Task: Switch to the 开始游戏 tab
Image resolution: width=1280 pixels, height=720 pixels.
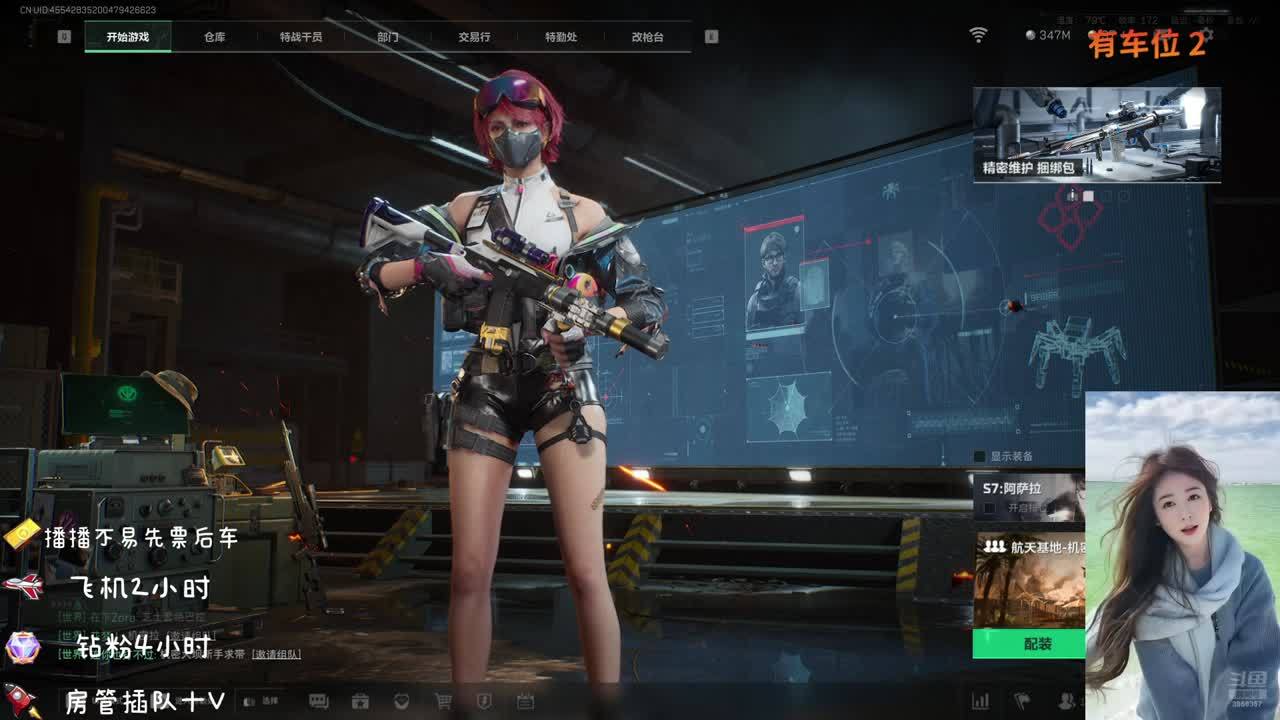Action: point(128,37)
